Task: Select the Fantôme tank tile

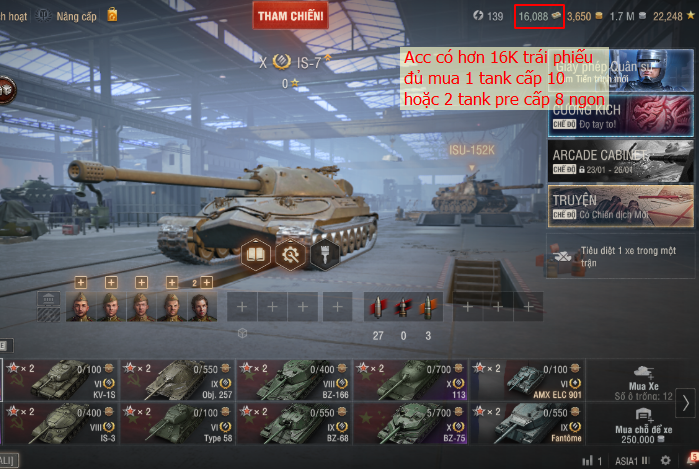Action: (x=527, y=423)
